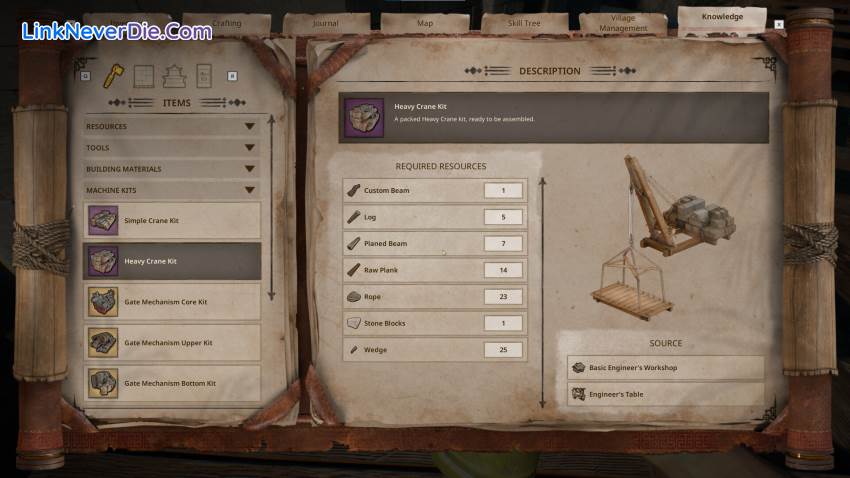Open Basic Engineer's Workshop source

[665, 368]
